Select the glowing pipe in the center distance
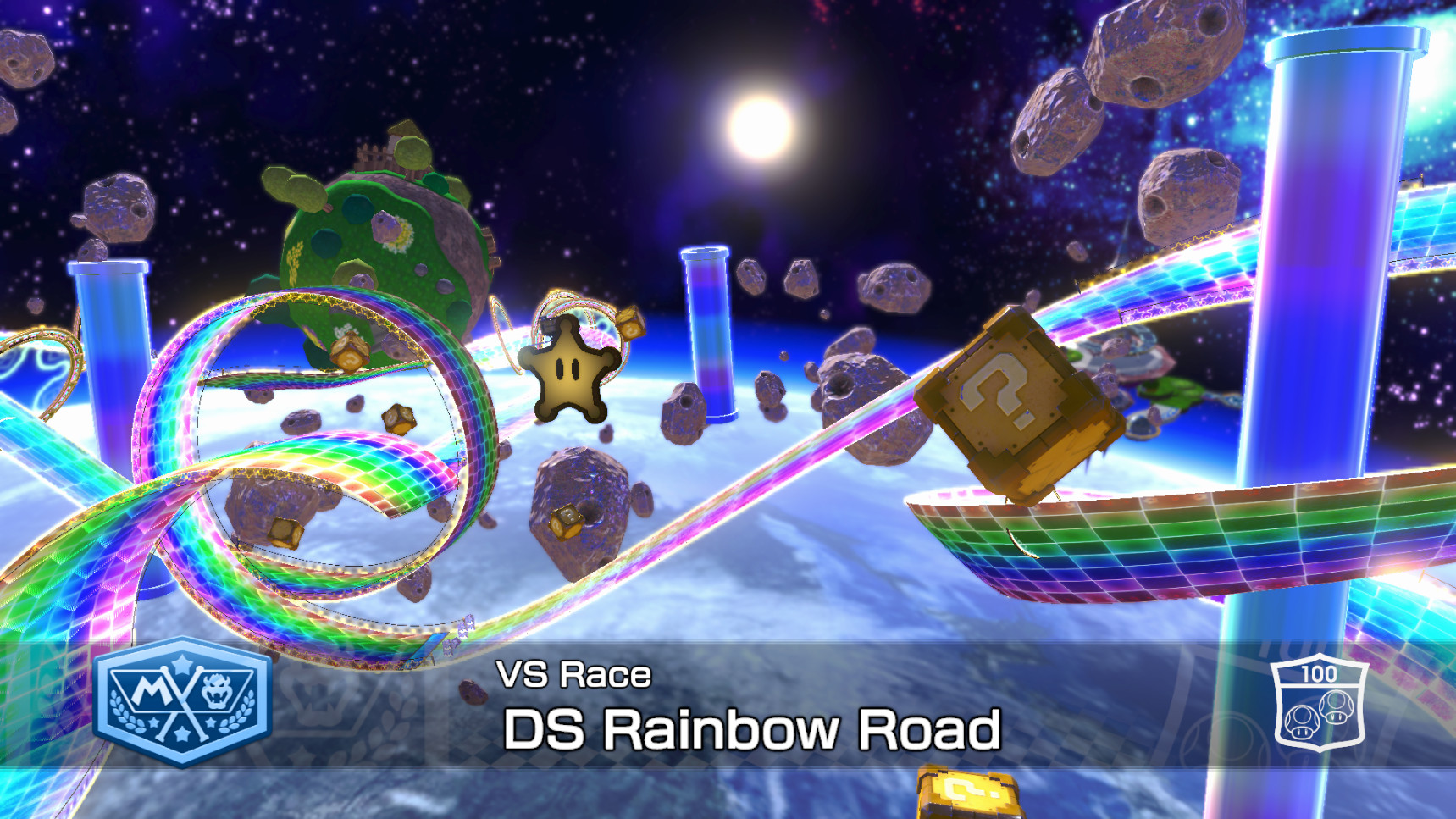The width and height of the screenshot is (1456, 819). coord(708,330)
